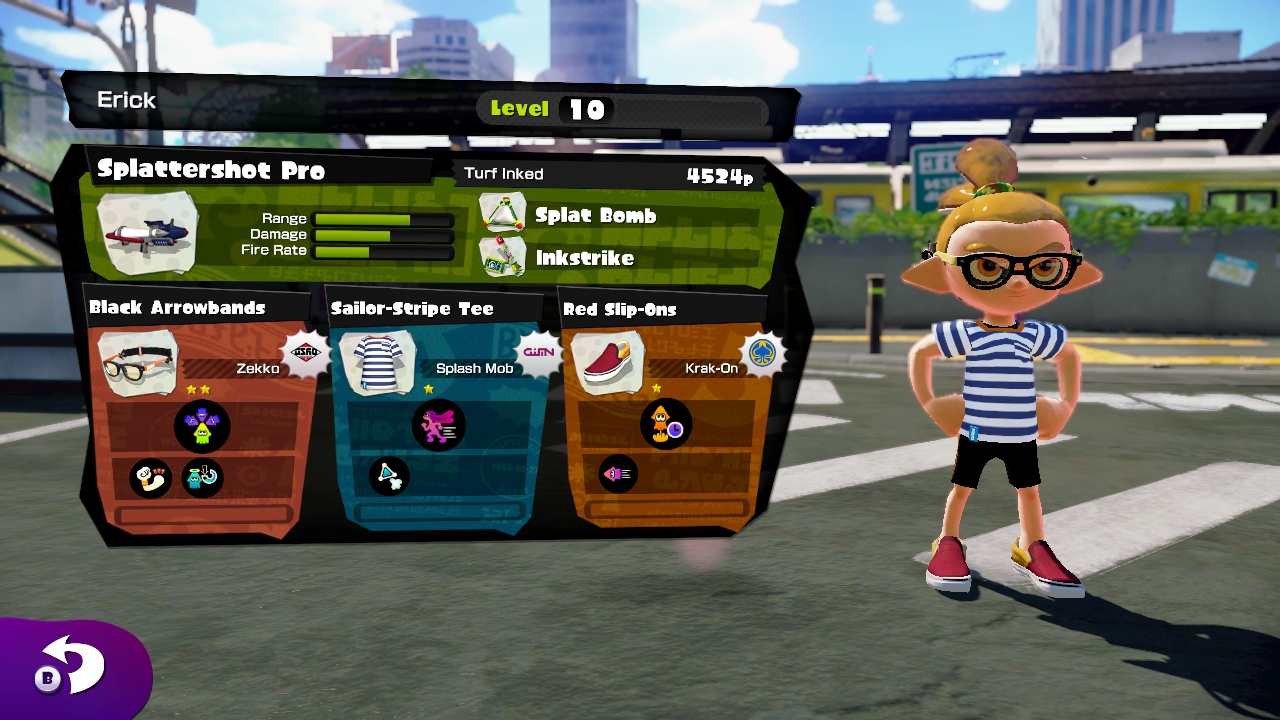The width and height of the screenshot is (1280, 720).
Task: Inspect the Sailor-Stripe Tee main ability icon
Action: click(x=438, y=425)
